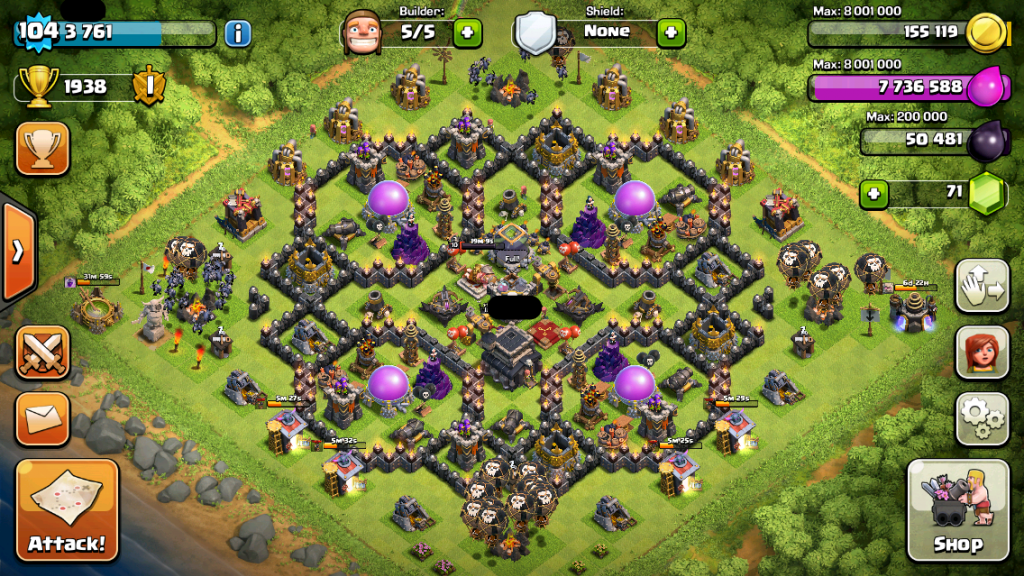1024x576 pixels.
Task: Open the trophy leaderboard button
Action: click(42, 149)
